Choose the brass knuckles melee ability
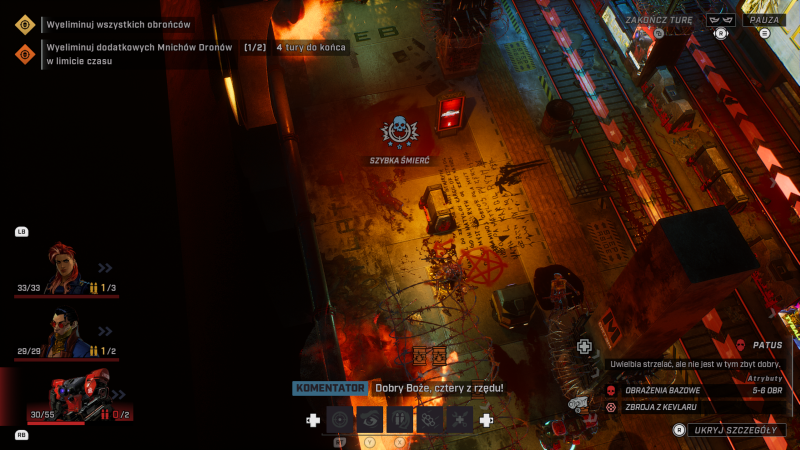This screenshot has height=450, width=800. coord(430,420)
